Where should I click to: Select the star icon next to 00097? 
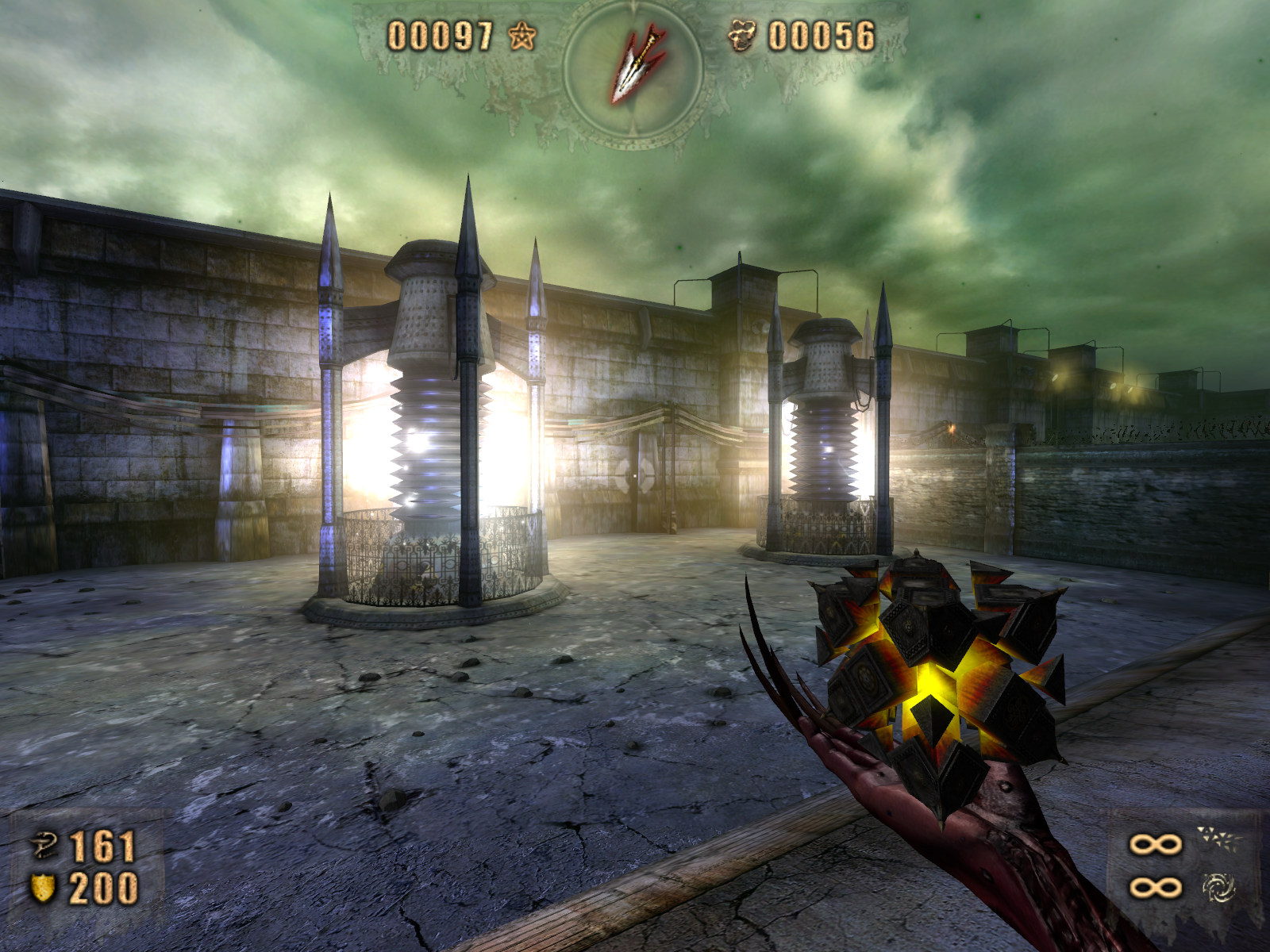(x=521, y=36)
